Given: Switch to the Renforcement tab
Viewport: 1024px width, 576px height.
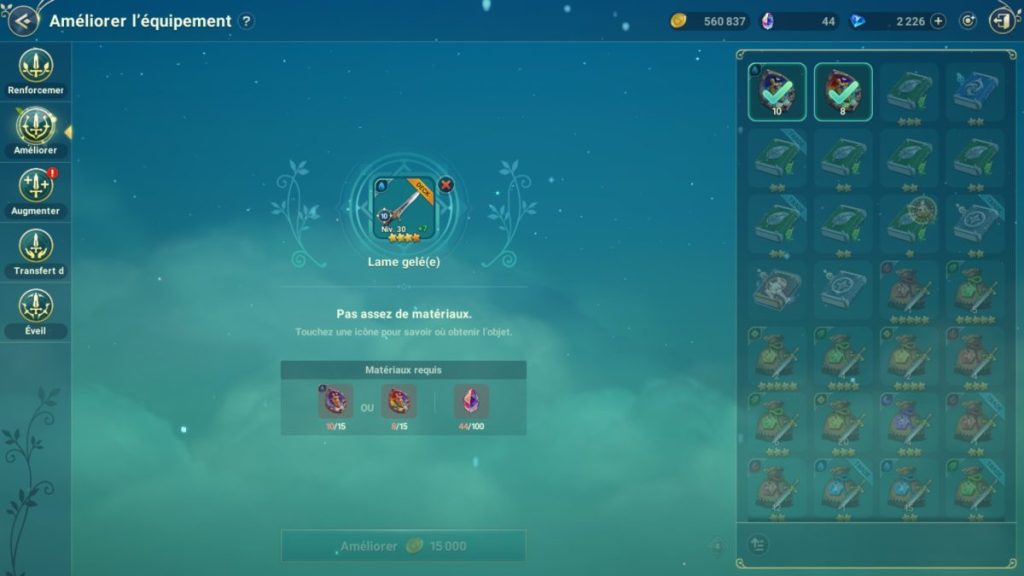Looking at the screenshot, I should pyautogui.click(x=36, y=72).
